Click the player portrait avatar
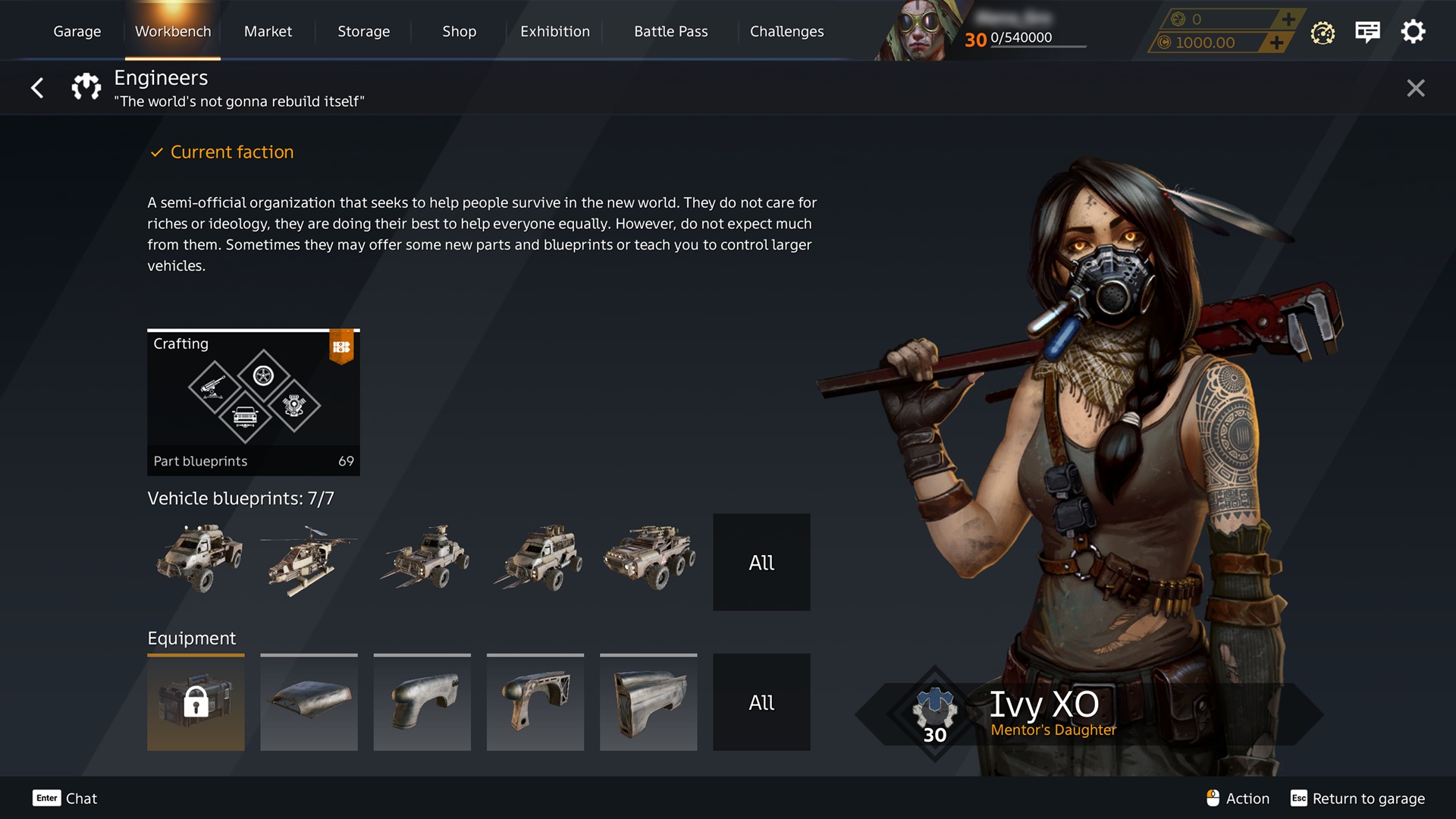The width and height of the screenshot is (1456, 819). click(x=919, y=32)
